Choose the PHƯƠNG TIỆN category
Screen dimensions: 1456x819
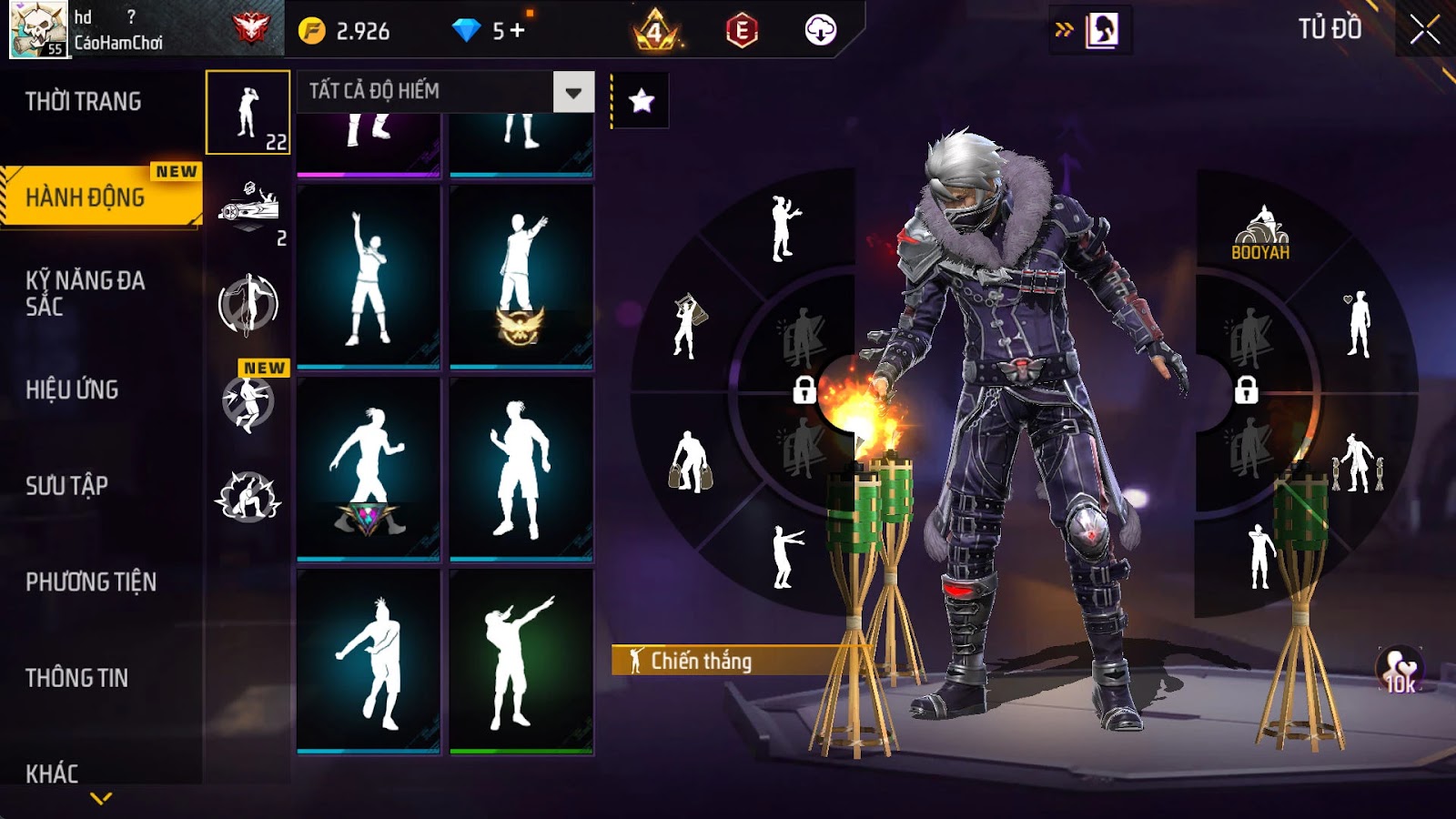point(91,581)
